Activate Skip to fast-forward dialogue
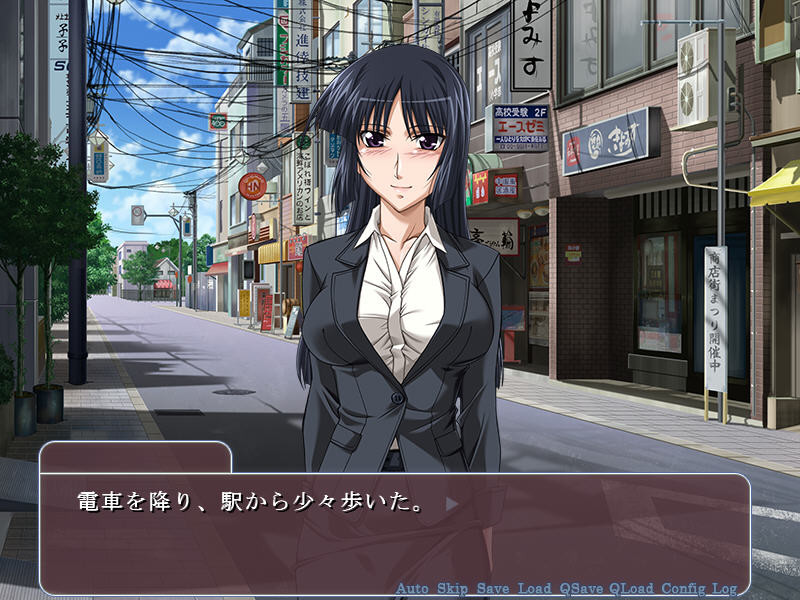 454,588
